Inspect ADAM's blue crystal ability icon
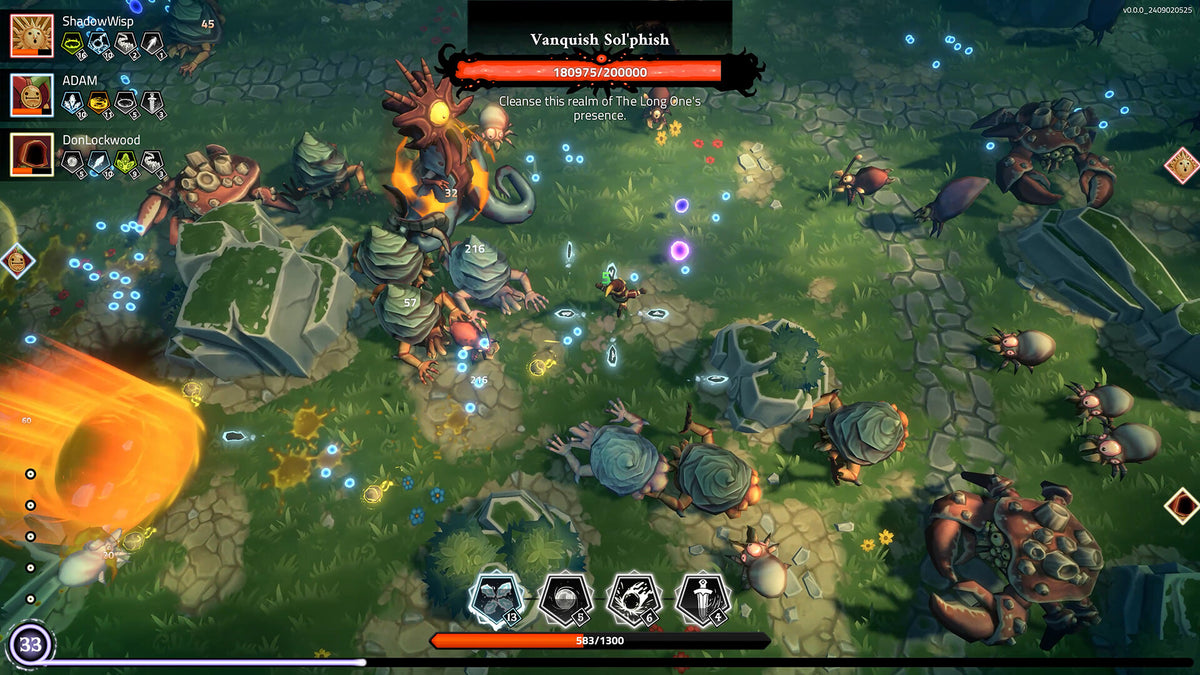The height and width of the screenshot is (675, 1200). pyautogui.click(x=72, y=101)
